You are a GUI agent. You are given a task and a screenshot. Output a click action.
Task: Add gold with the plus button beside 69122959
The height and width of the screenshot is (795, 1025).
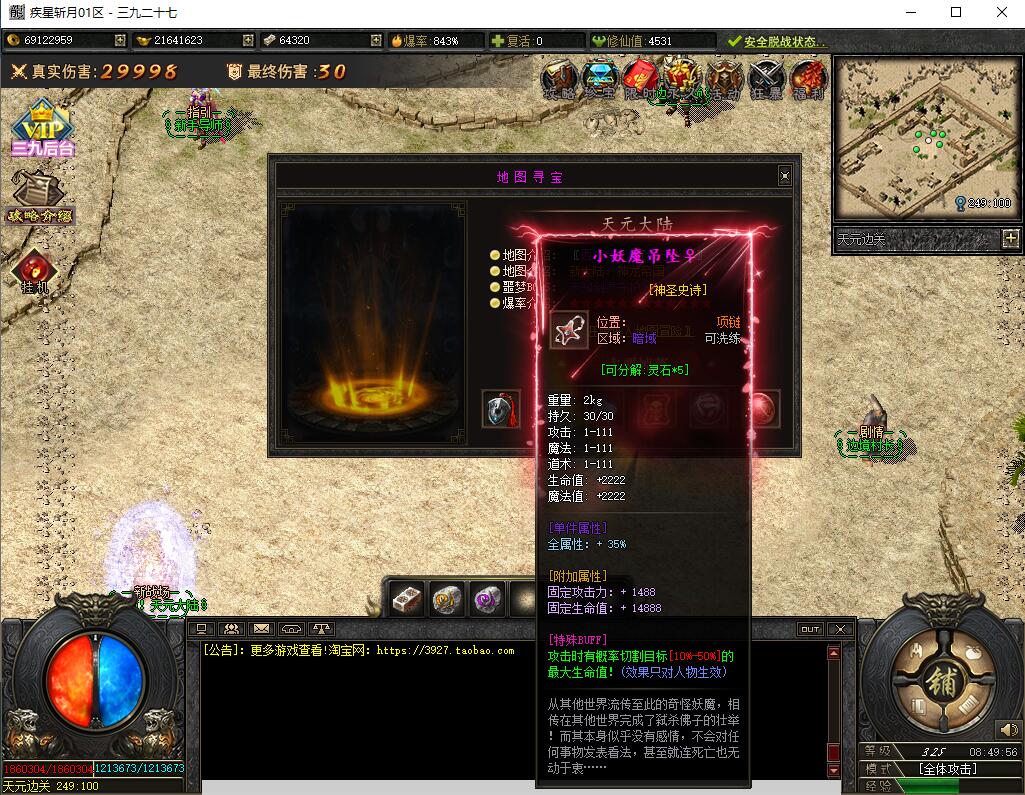tap(120, 40)
